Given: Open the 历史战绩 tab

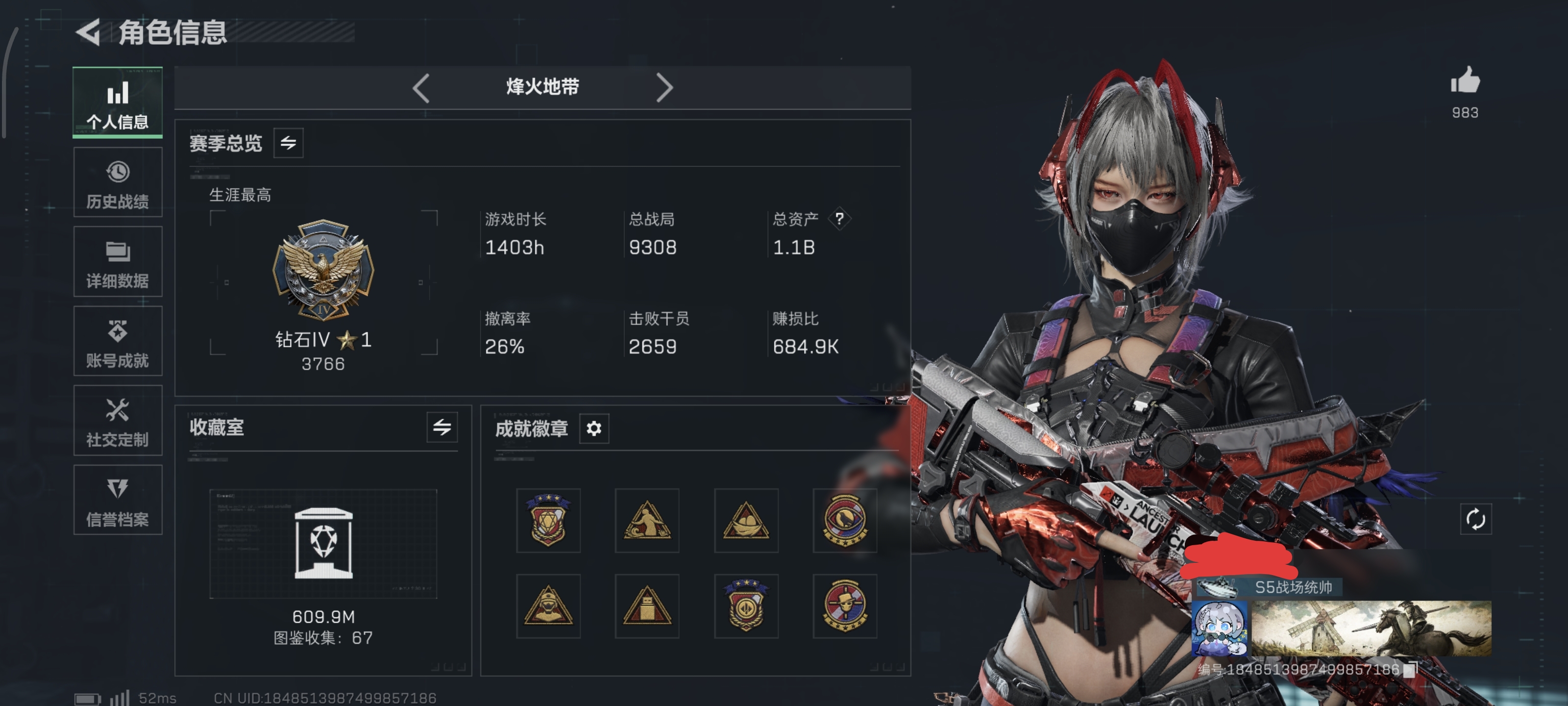Looking at the screenshot, I should click(x=118, y=182).
